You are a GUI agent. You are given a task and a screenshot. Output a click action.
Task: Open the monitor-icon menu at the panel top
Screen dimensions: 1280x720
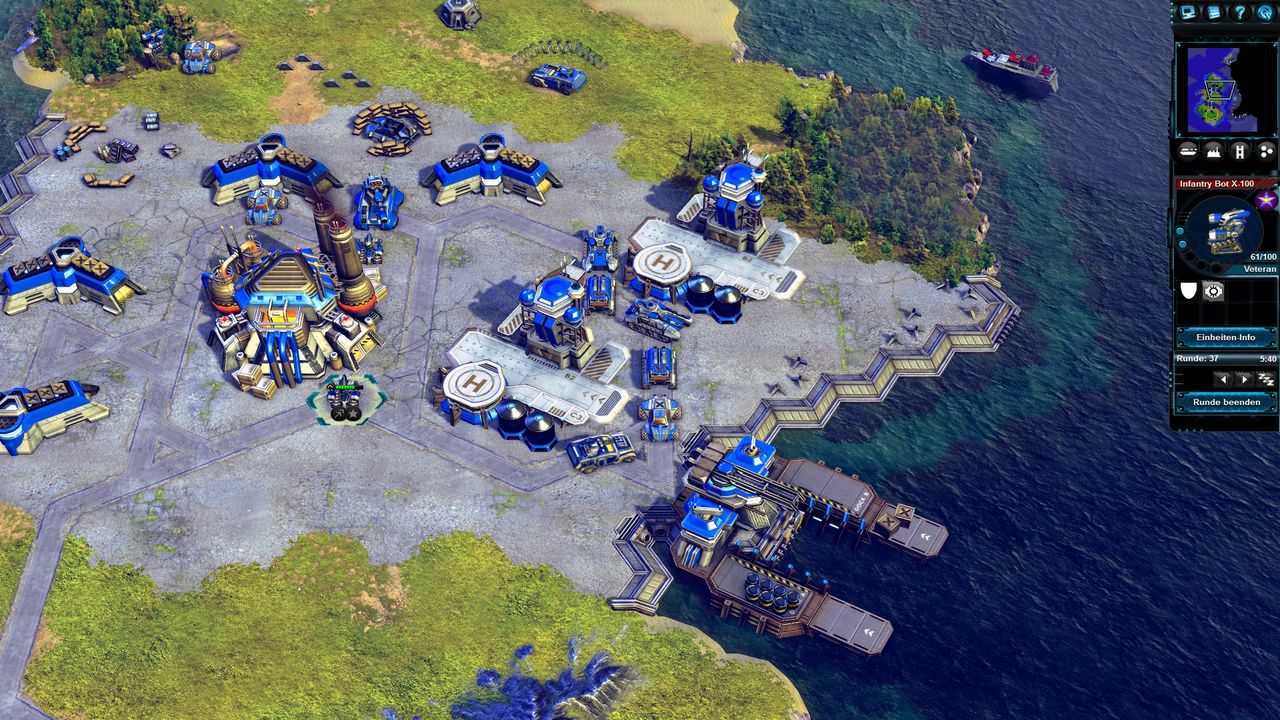click(1188, 13)
